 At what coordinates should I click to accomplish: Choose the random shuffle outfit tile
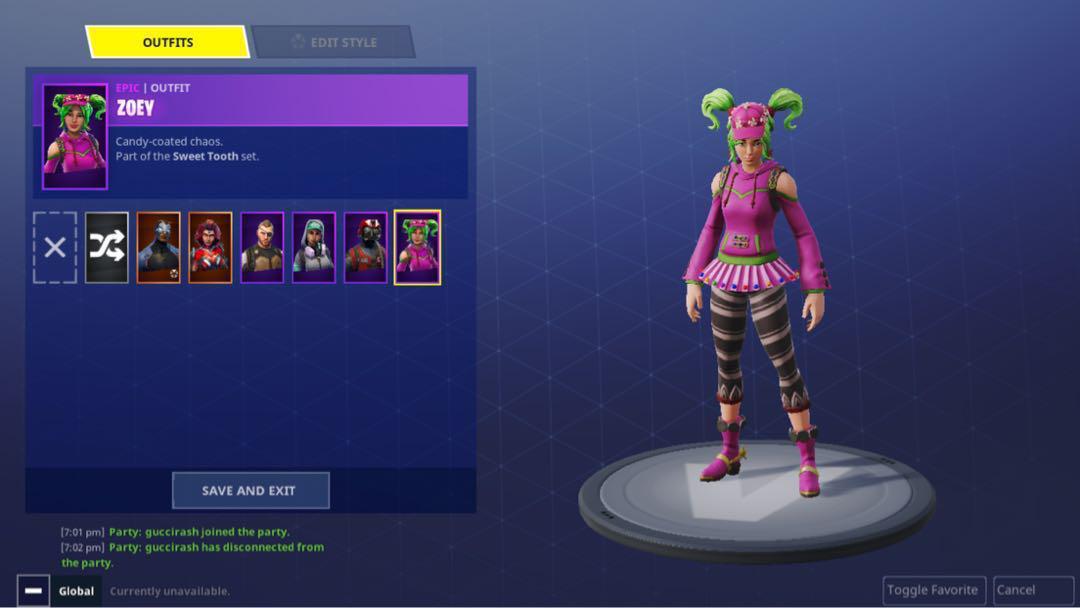click(x=107, y=247)
